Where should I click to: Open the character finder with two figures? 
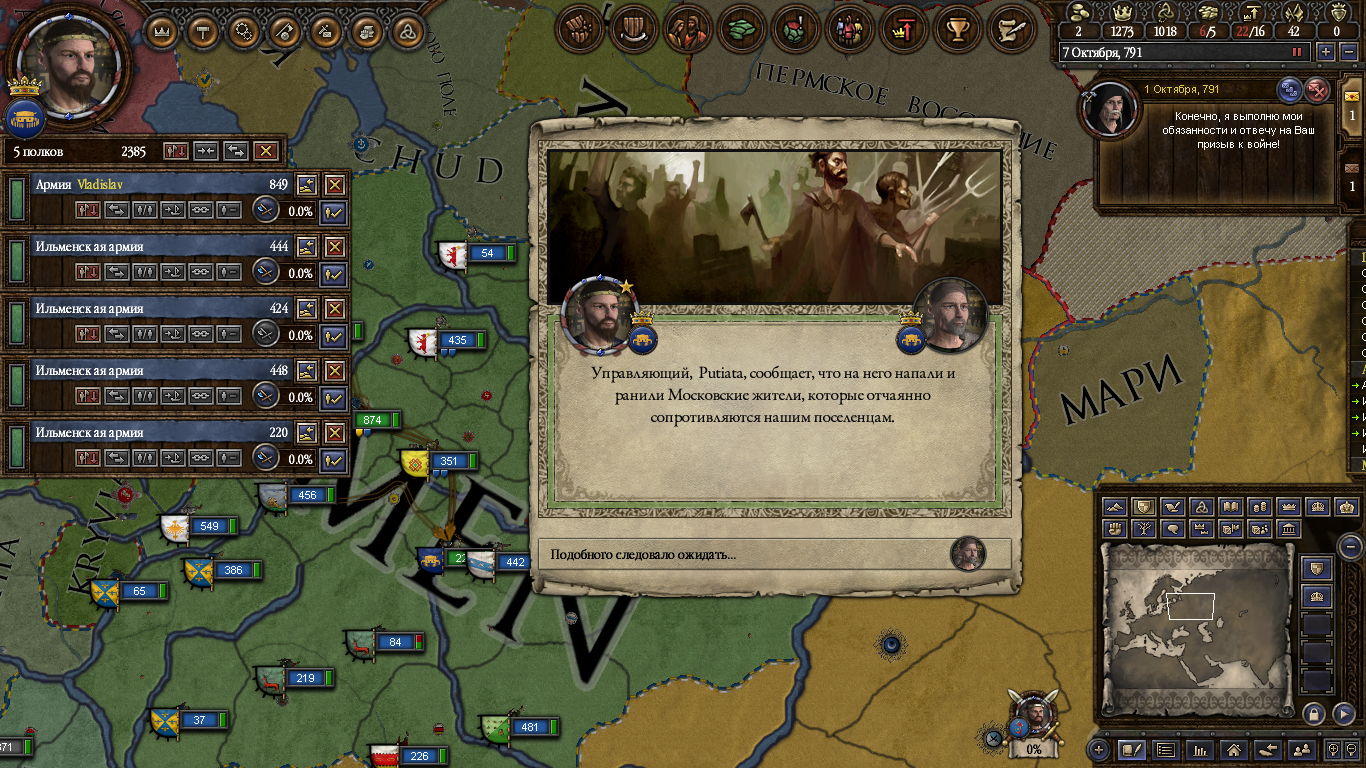point(1301,749)
